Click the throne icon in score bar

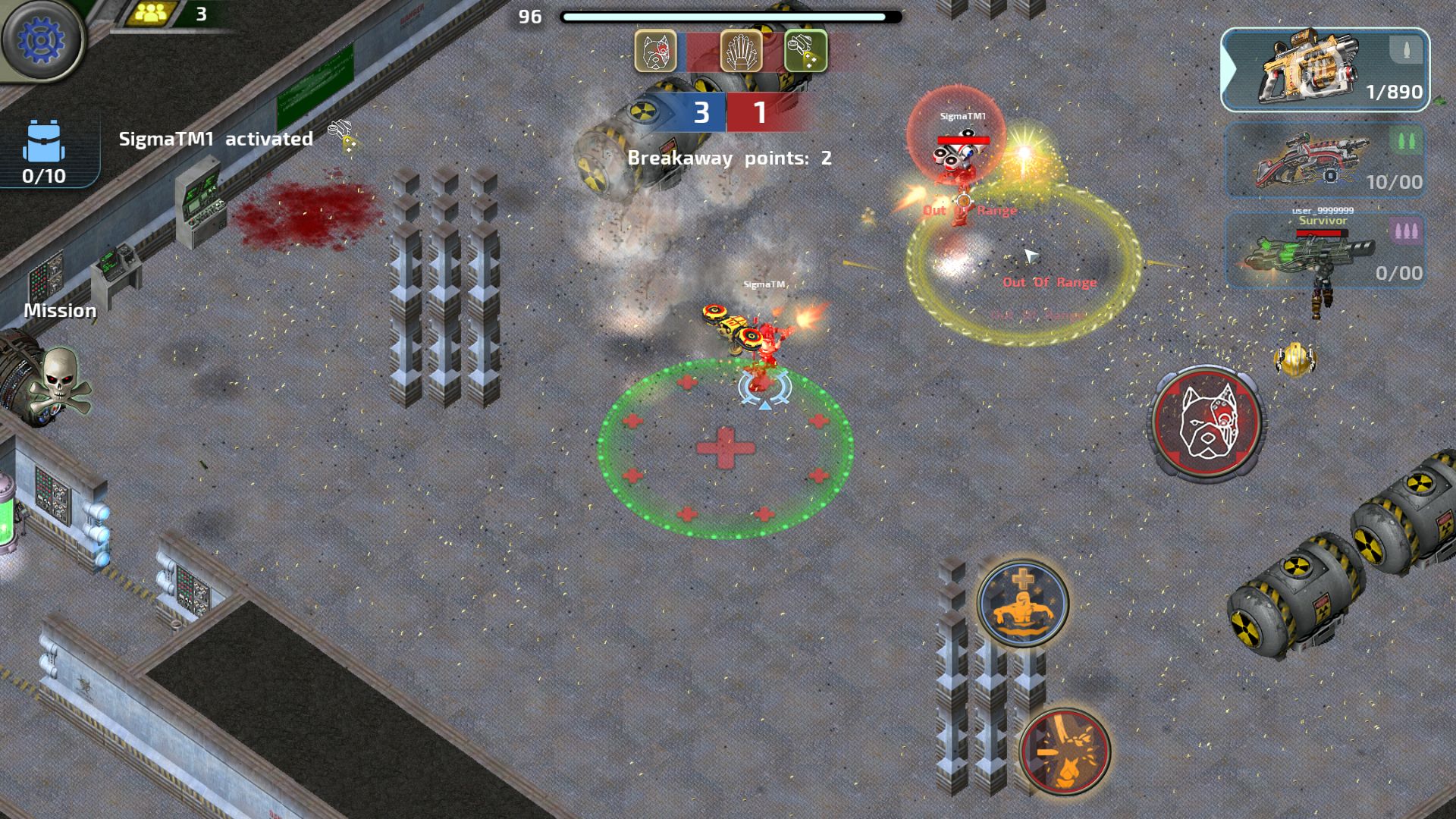click(x=741, y=52)
